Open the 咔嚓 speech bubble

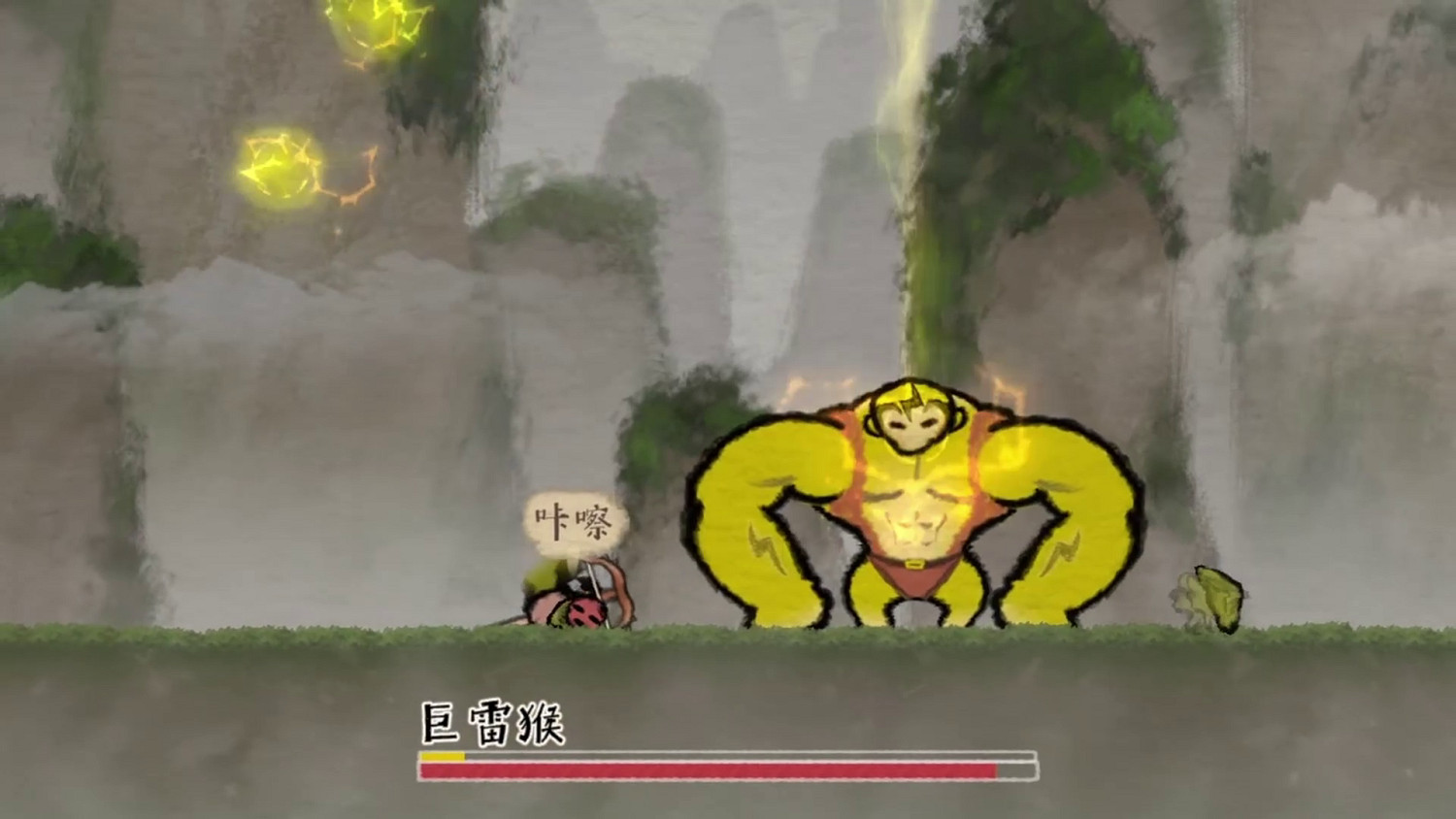[x=575, y=517]
